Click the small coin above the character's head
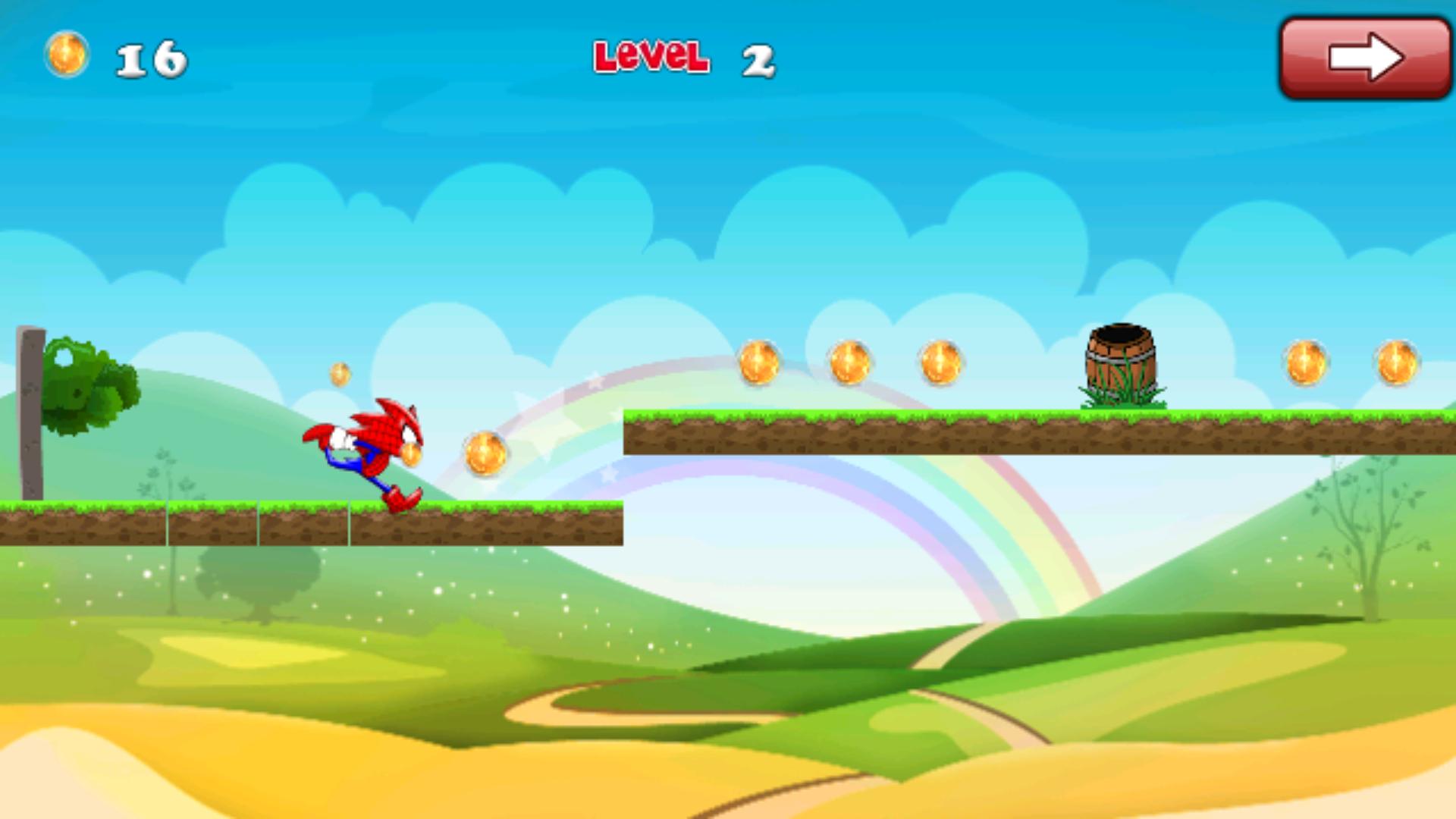This screenshot has width=1456, height=819. [339, 374]
